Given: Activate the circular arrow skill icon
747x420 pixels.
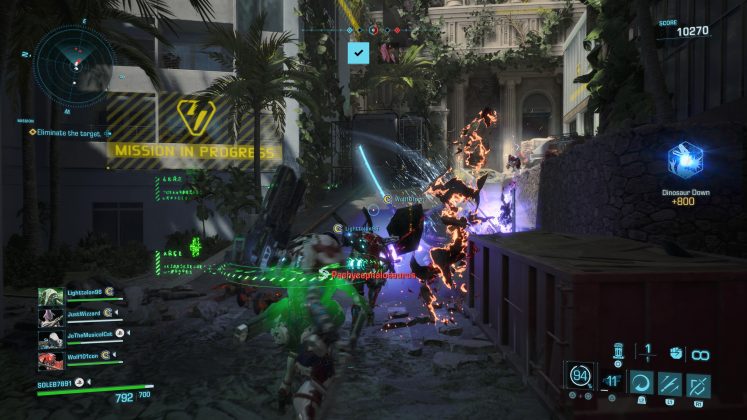Looking at the screenshot, I should coord(640,384).
